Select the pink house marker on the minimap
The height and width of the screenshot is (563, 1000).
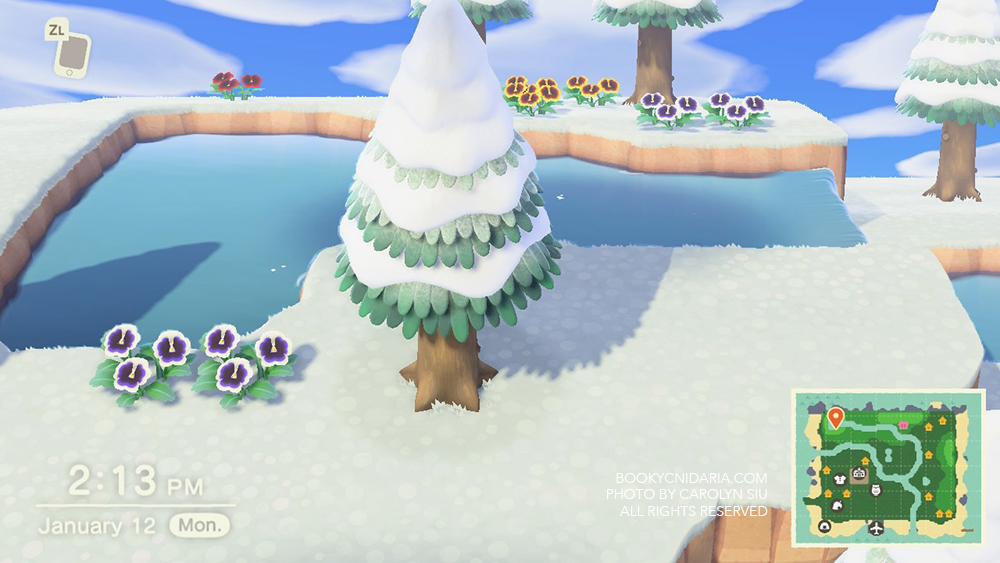pos(905,425)
